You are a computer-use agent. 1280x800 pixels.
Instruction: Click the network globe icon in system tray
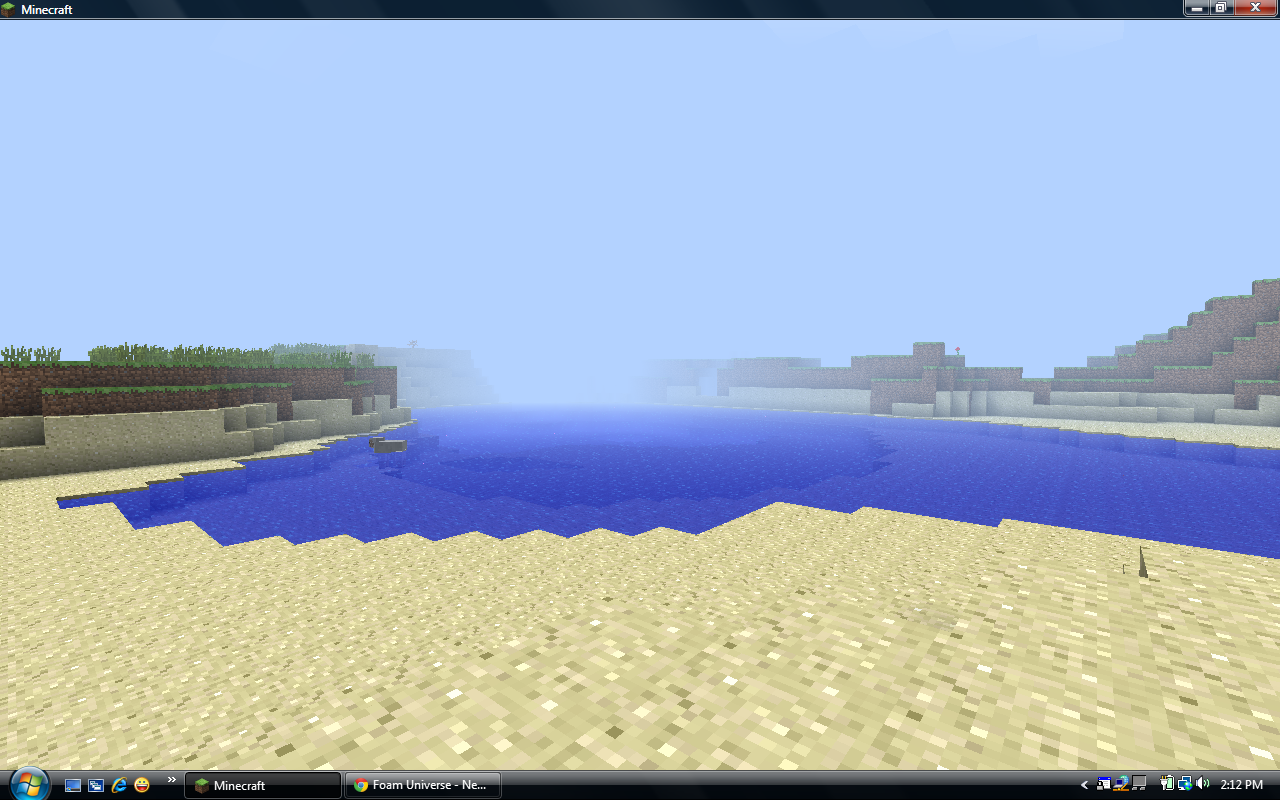pyautogui.click(x=1185, y=784)
